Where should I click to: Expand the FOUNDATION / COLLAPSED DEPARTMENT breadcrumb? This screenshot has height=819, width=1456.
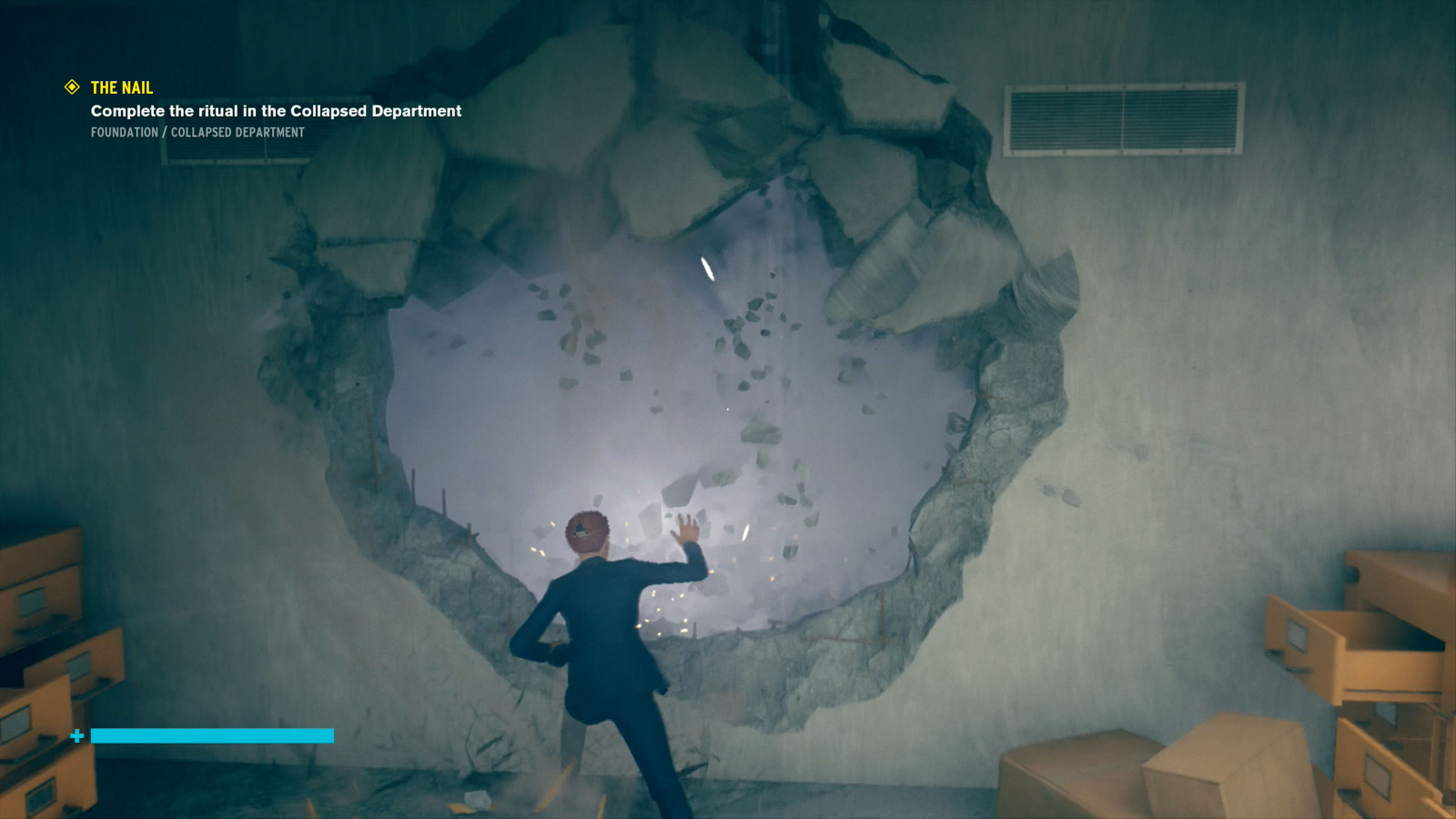coord(197,132)
